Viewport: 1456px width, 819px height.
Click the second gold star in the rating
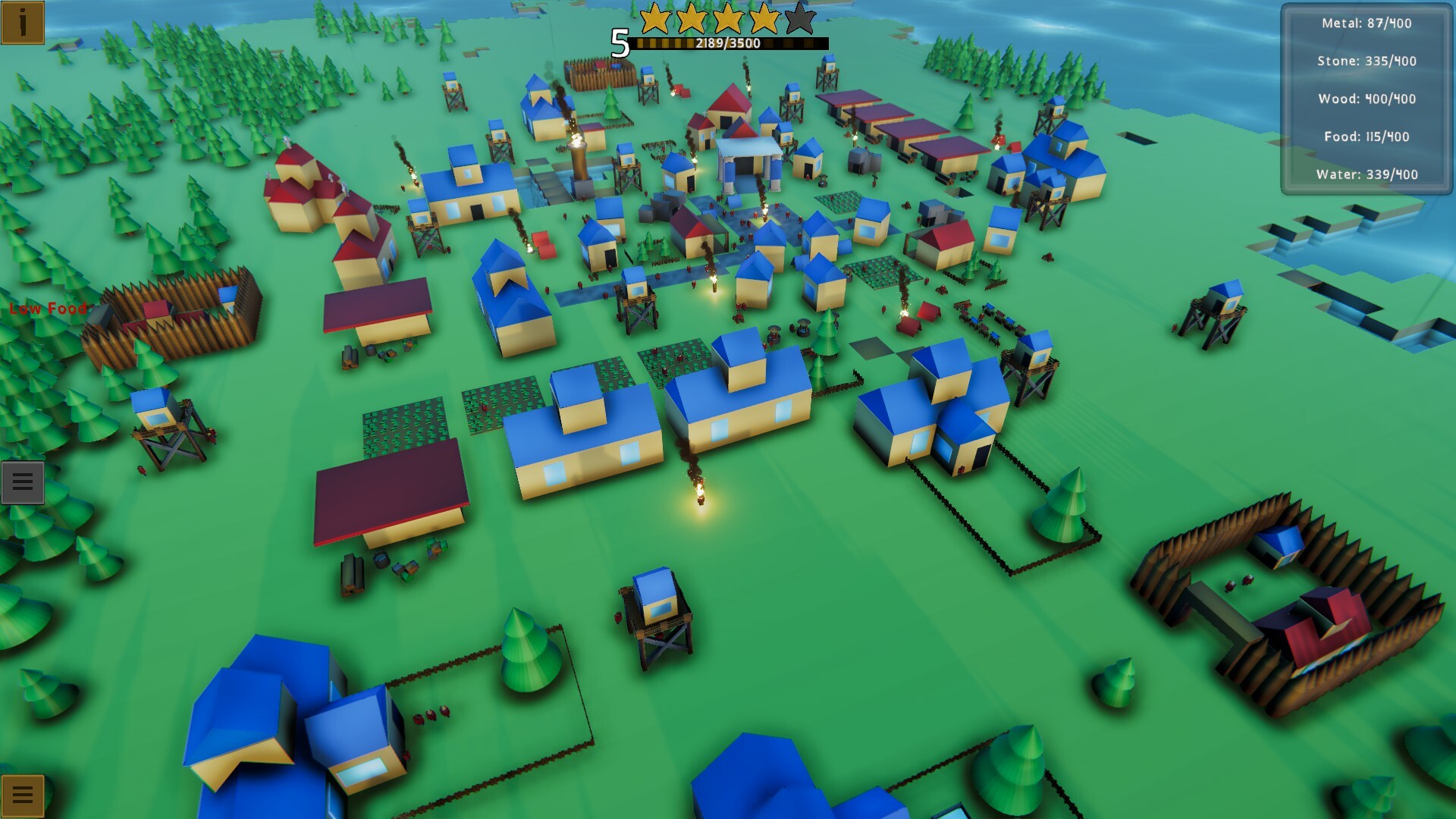pos(689,19)
